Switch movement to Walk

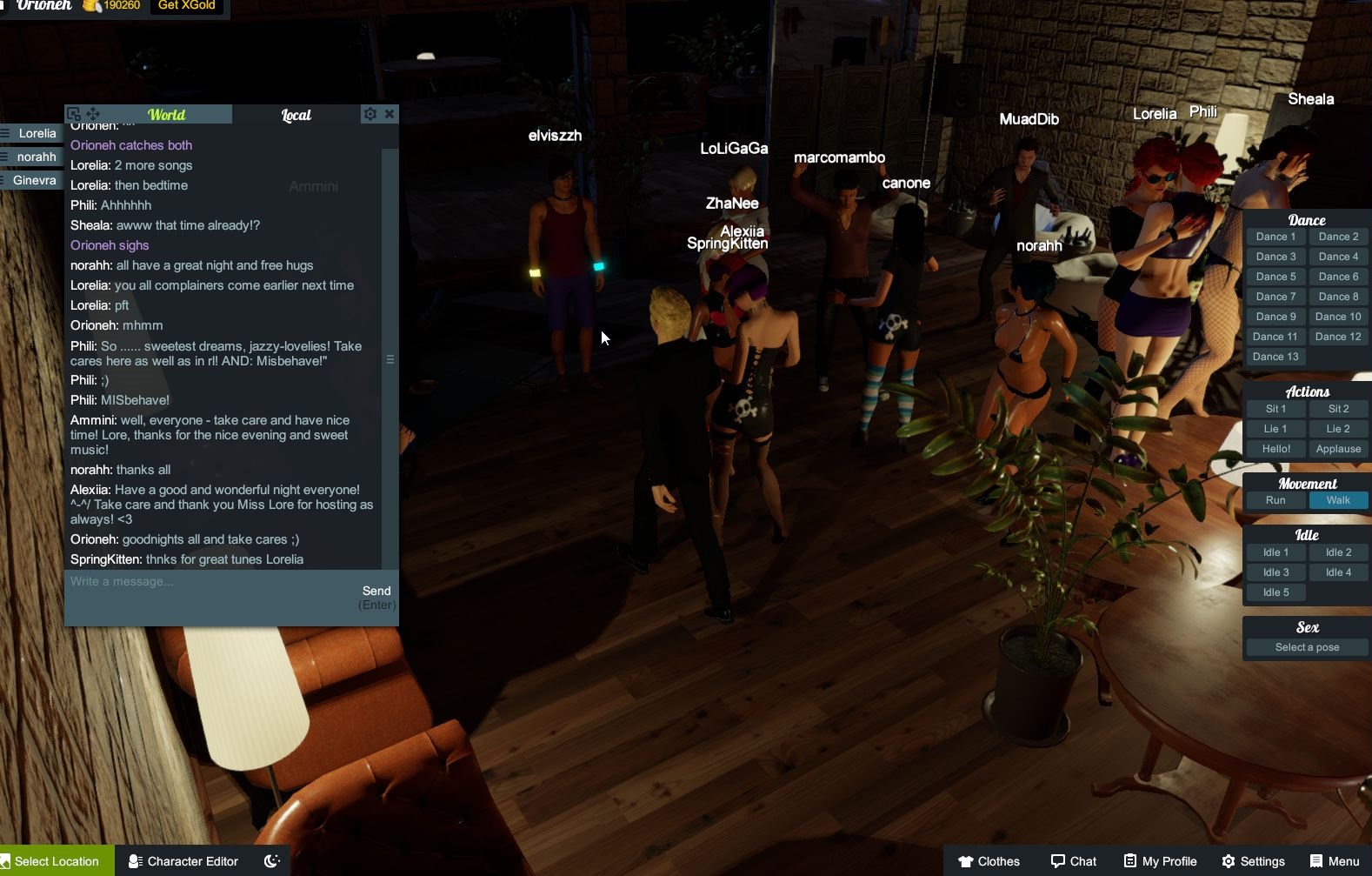[1338, 500]
